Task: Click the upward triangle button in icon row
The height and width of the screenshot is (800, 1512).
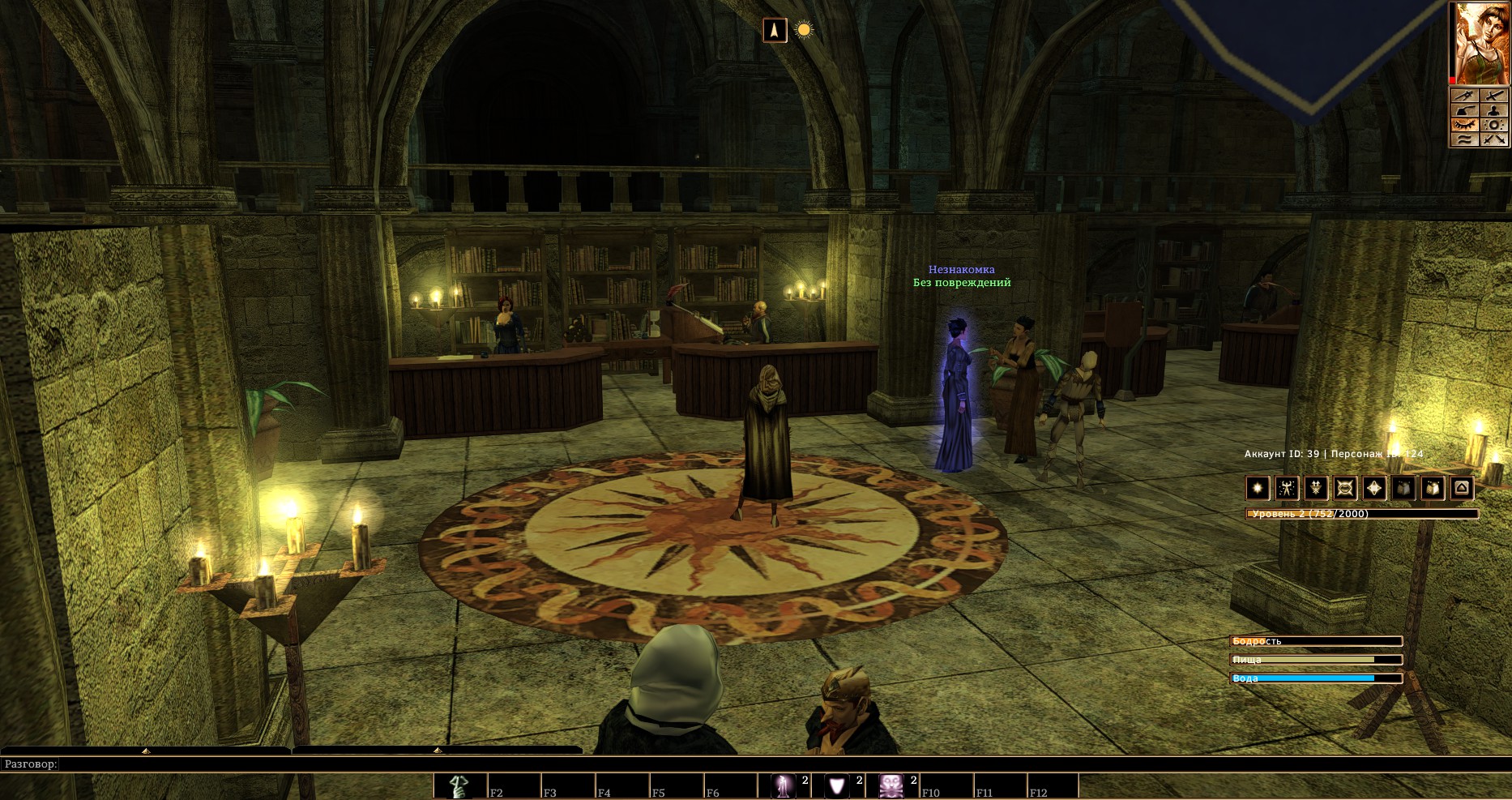Action: coord(1462,488)
